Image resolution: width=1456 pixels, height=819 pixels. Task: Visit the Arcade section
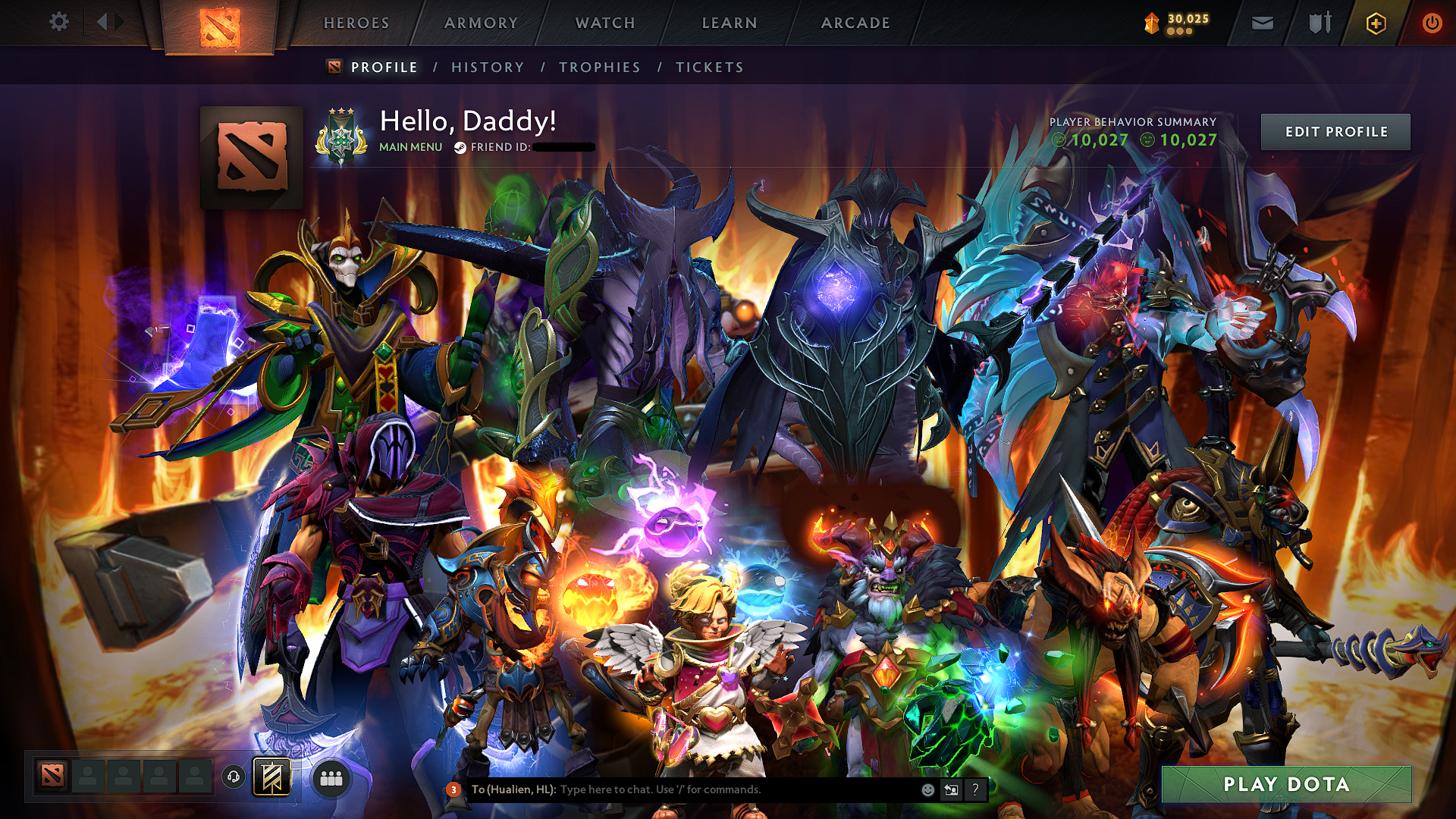(855, 23)
